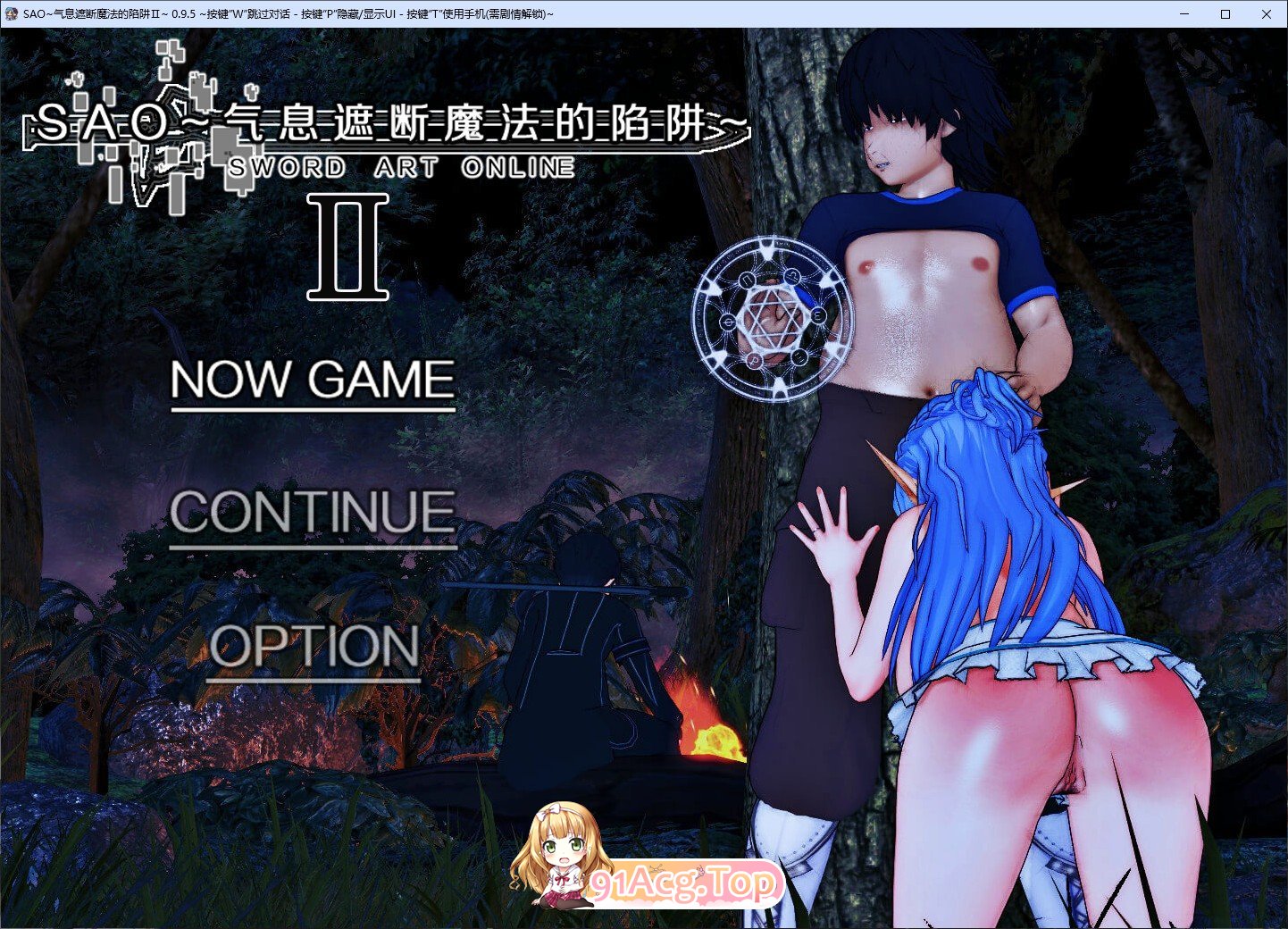The height and width of the screenshot is (929, 1288).
Task: Toggle fullscreen by clicking the maximize control
Action: coord(1225,14)
